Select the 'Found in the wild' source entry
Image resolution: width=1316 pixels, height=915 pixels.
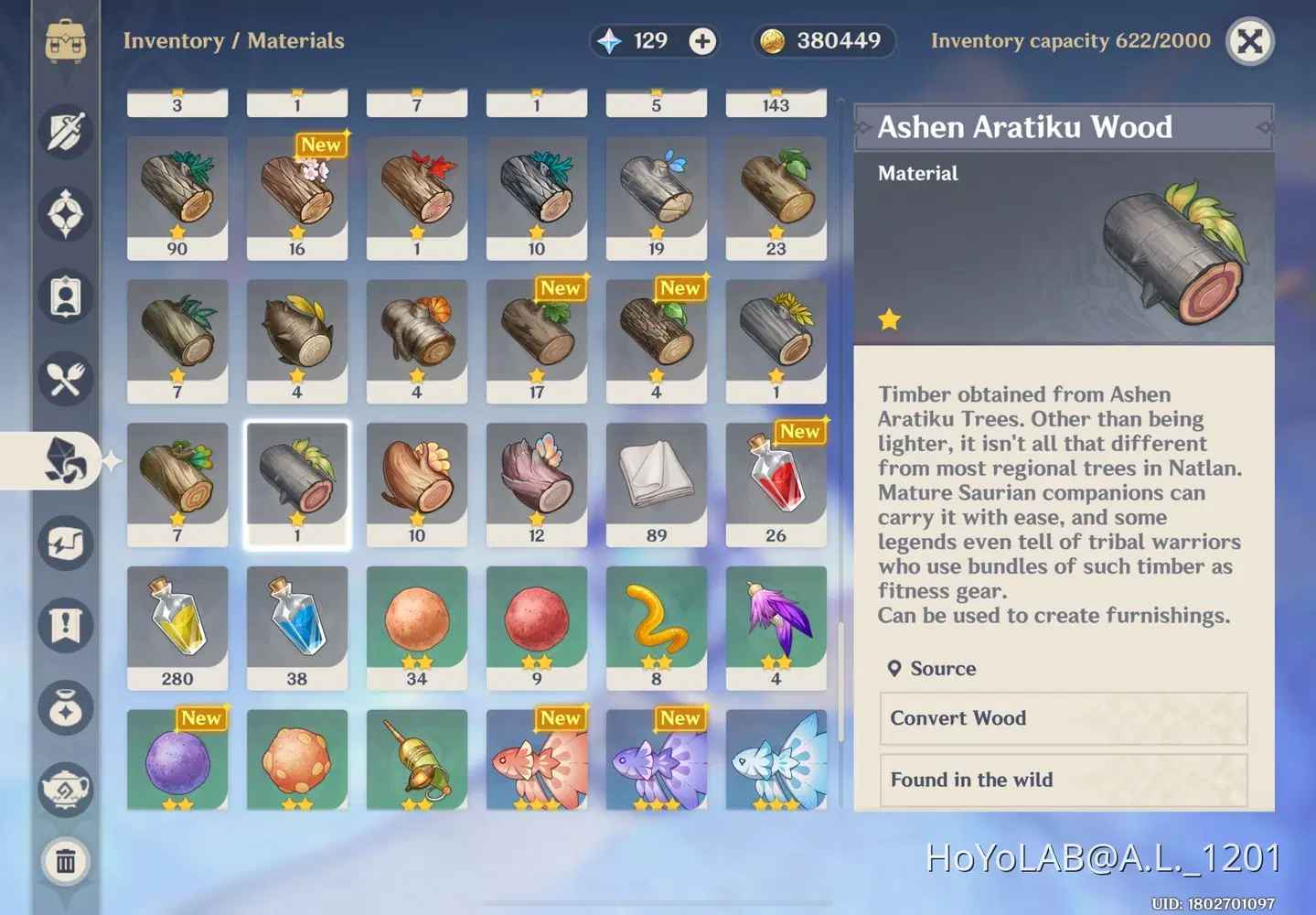tap(1064, 780)
